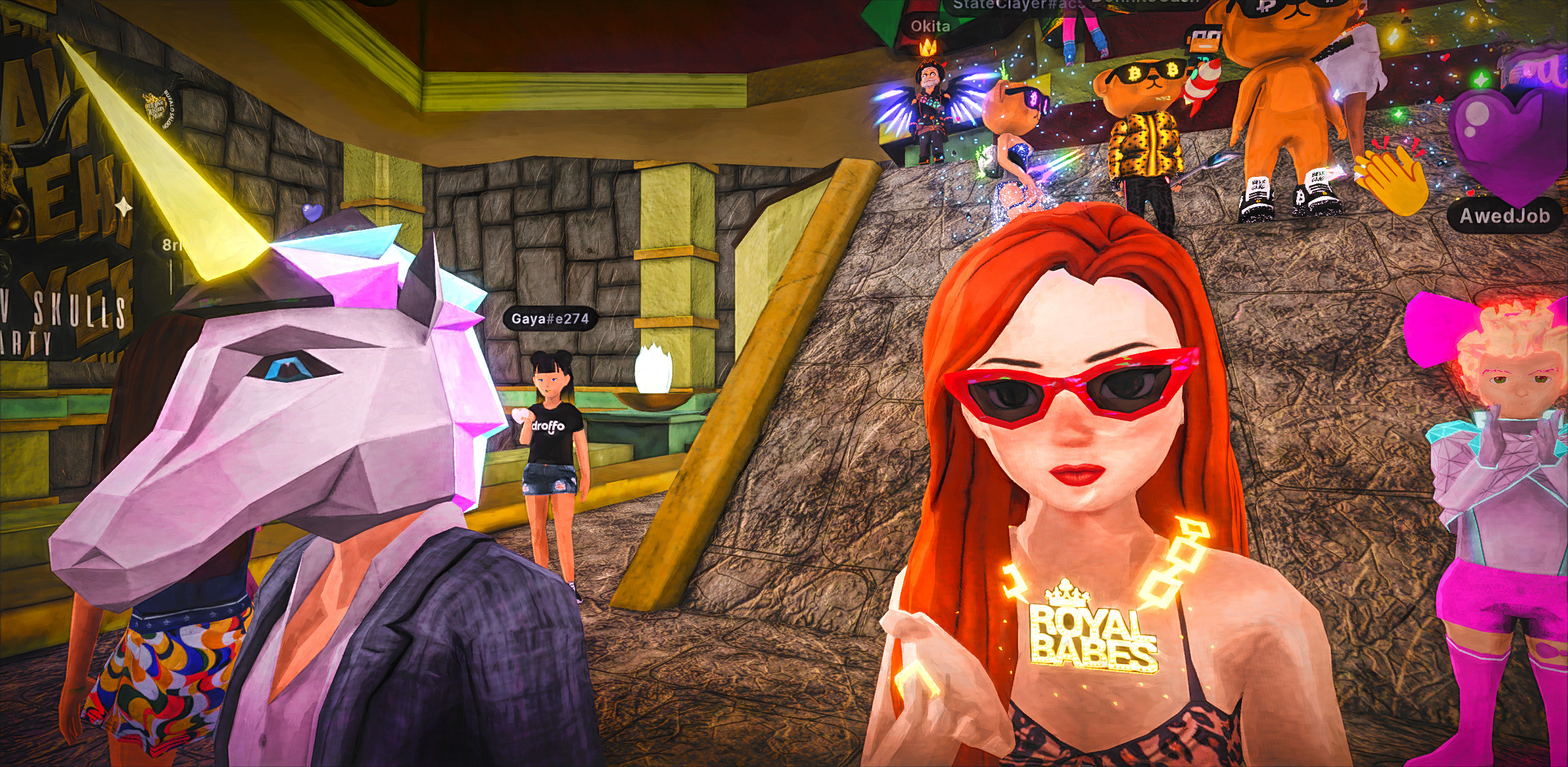Select the Gaya#e274 player name tag
The height and width of the screenshot is (767, 1568).
click(550, 319)
